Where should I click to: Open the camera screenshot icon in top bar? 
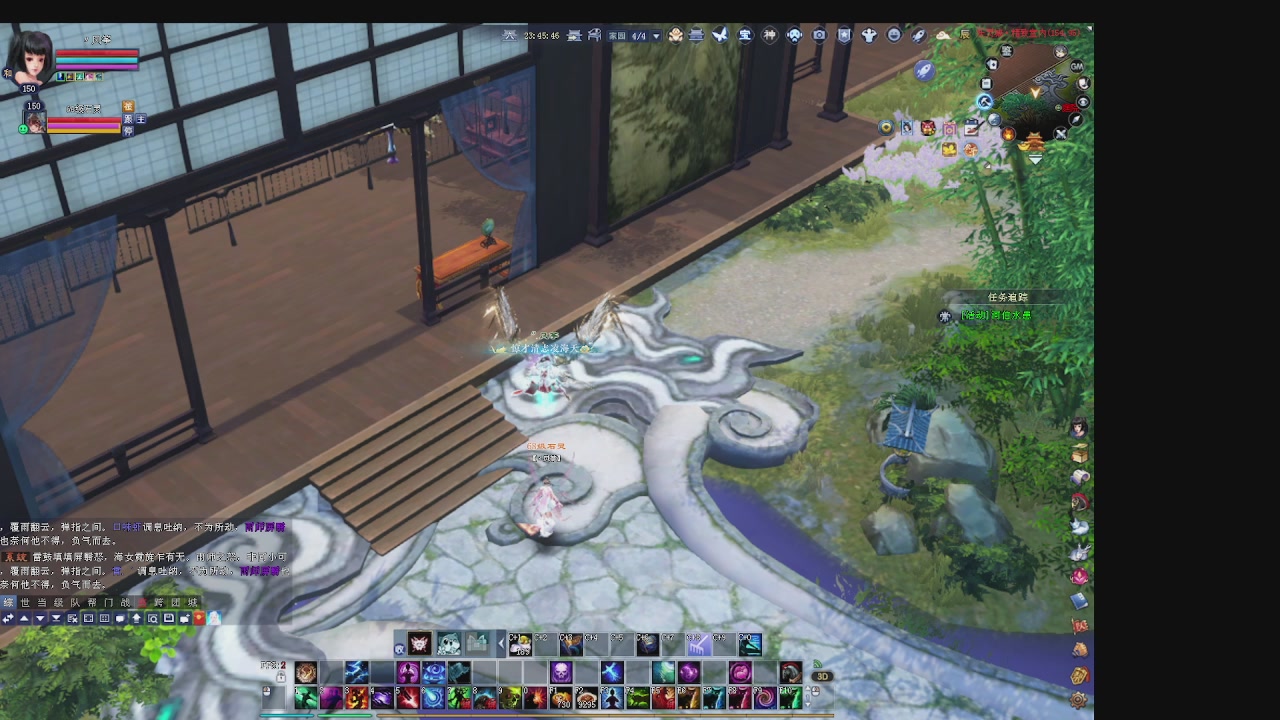pyautogui.click(x=819, y=35)
